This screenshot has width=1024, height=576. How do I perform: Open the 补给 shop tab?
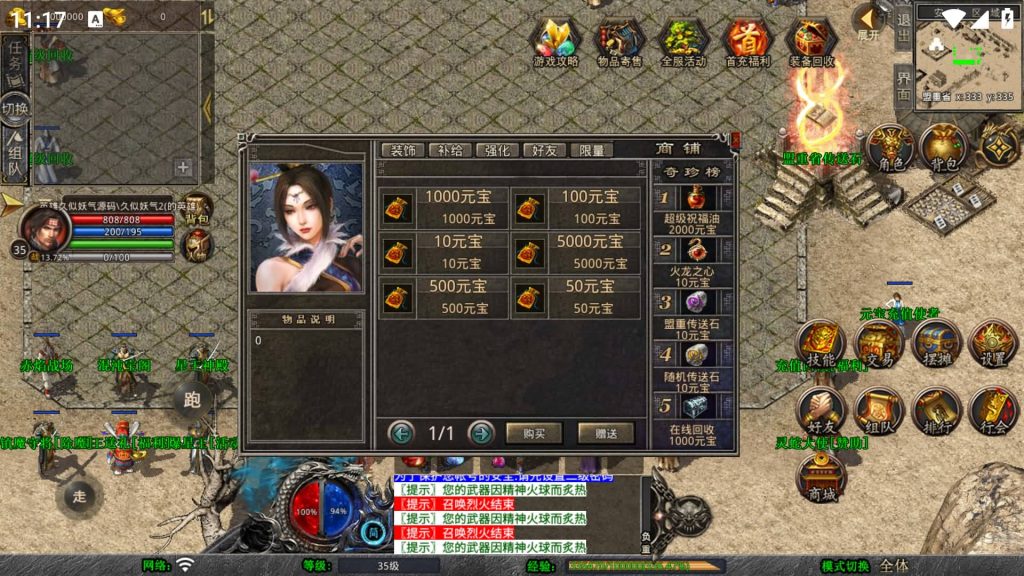pos(450,150)
